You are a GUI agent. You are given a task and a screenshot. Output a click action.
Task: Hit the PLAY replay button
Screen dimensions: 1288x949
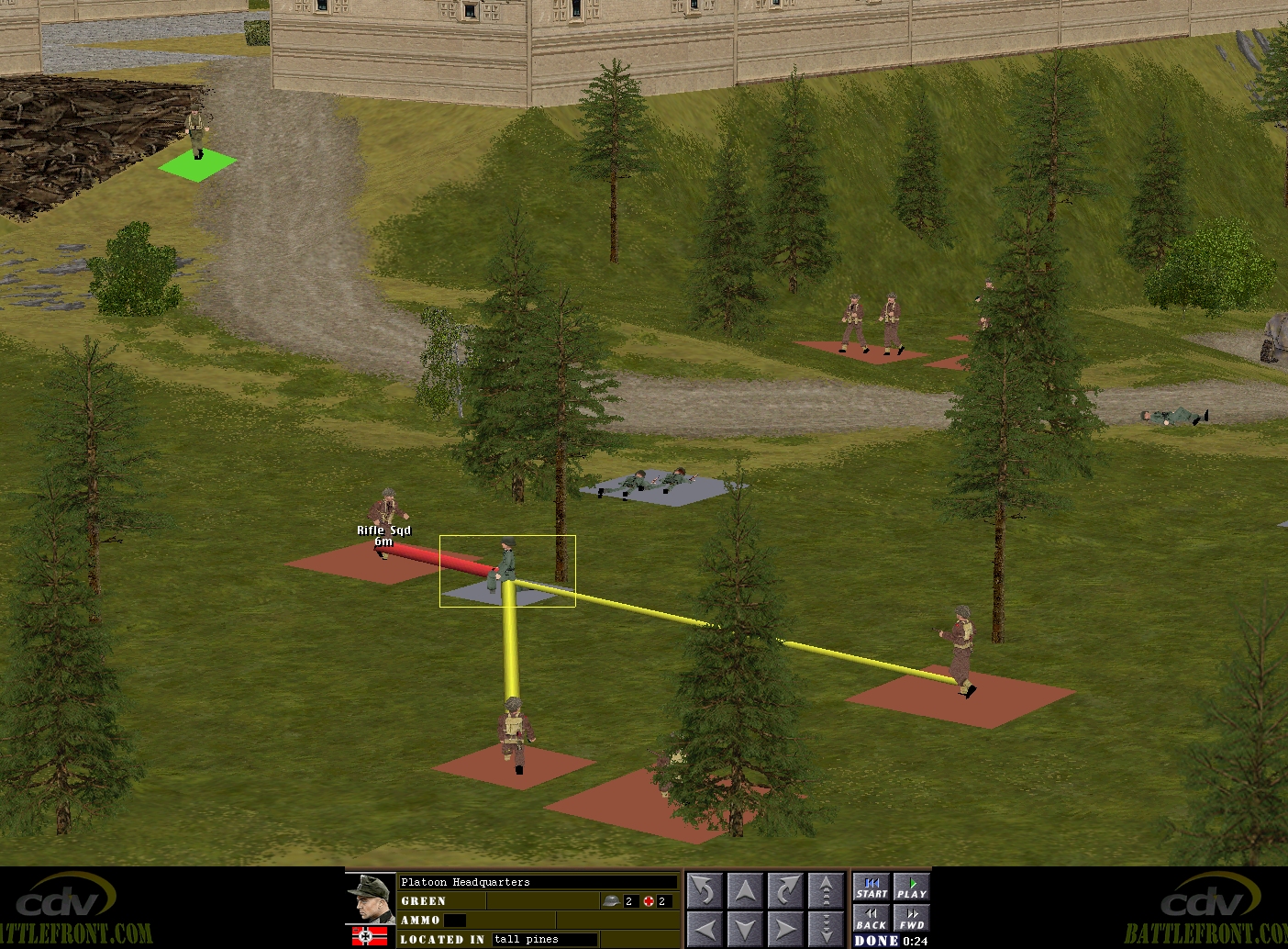911,888
